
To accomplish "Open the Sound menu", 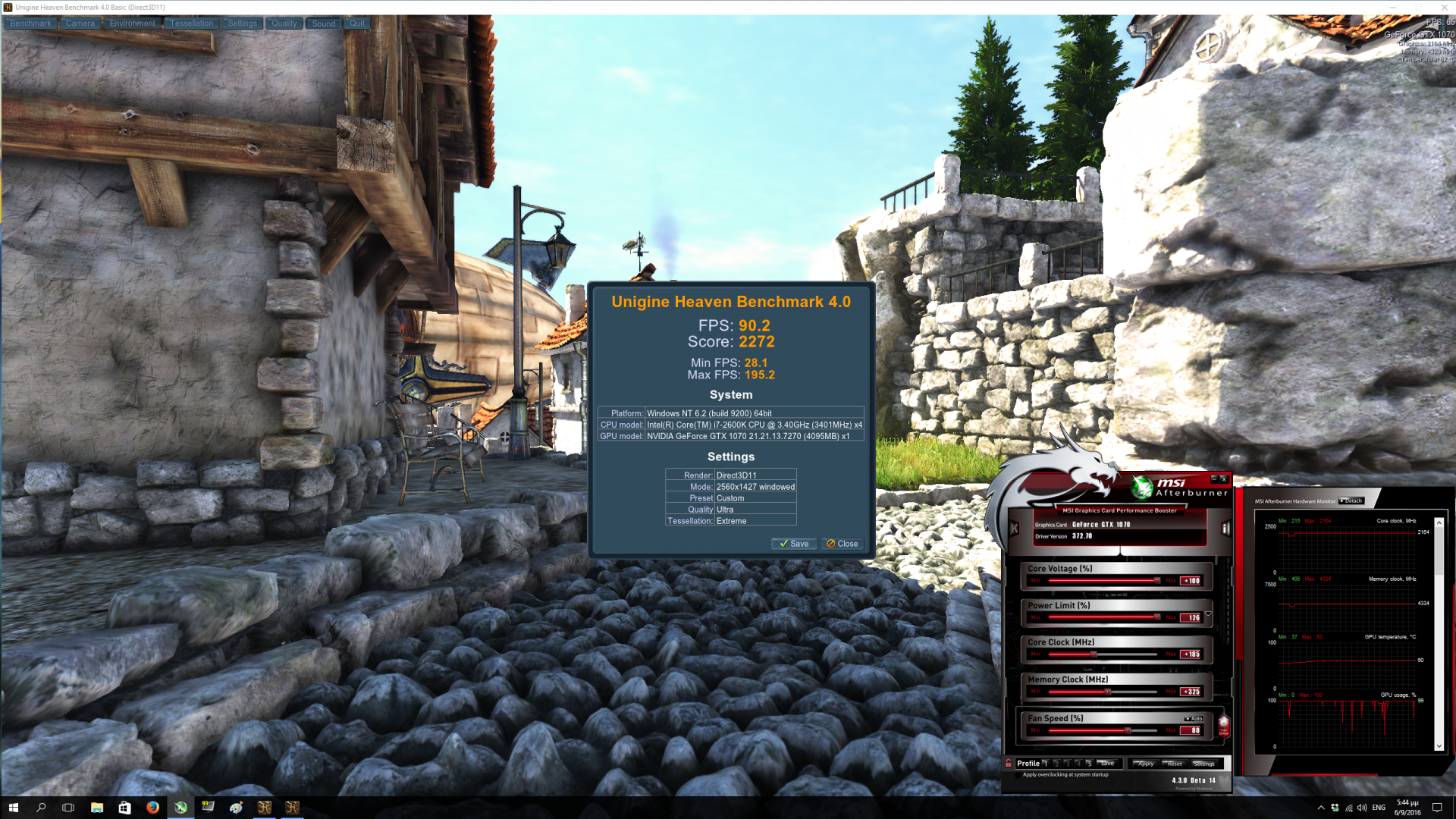I will 323,24.
